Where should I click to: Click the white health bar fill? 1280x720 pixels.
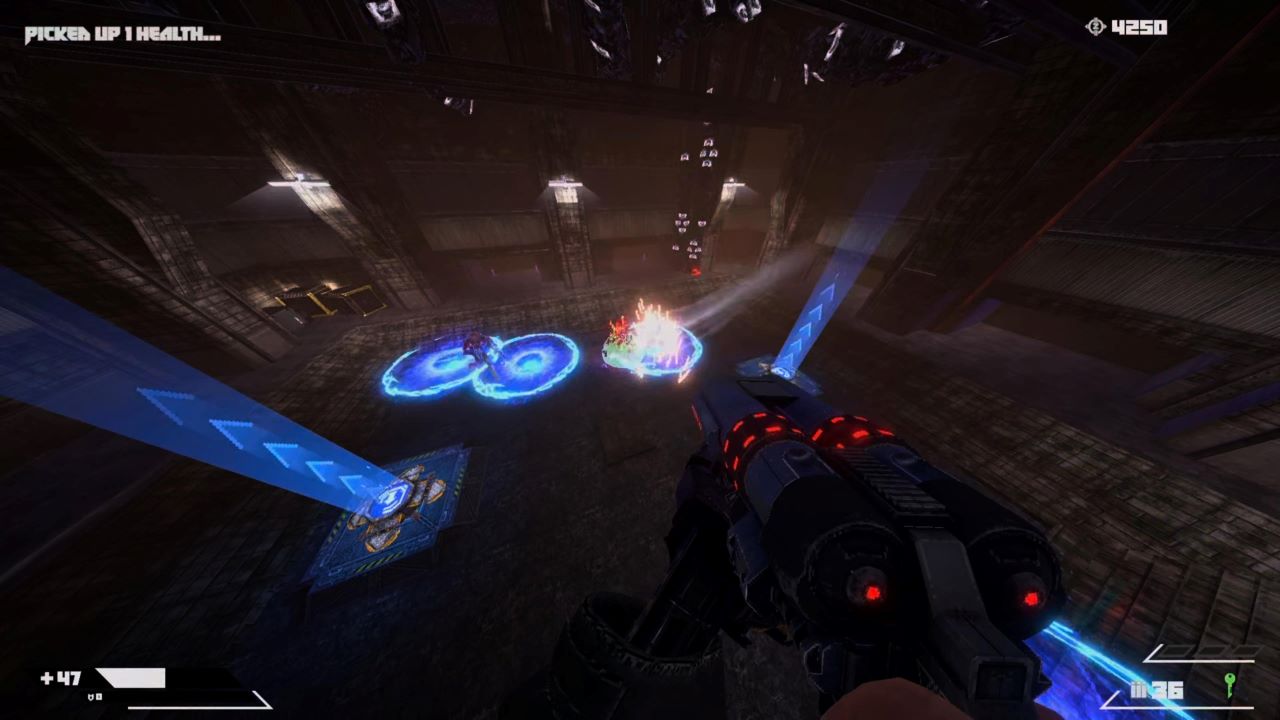[x=130, y=677]
